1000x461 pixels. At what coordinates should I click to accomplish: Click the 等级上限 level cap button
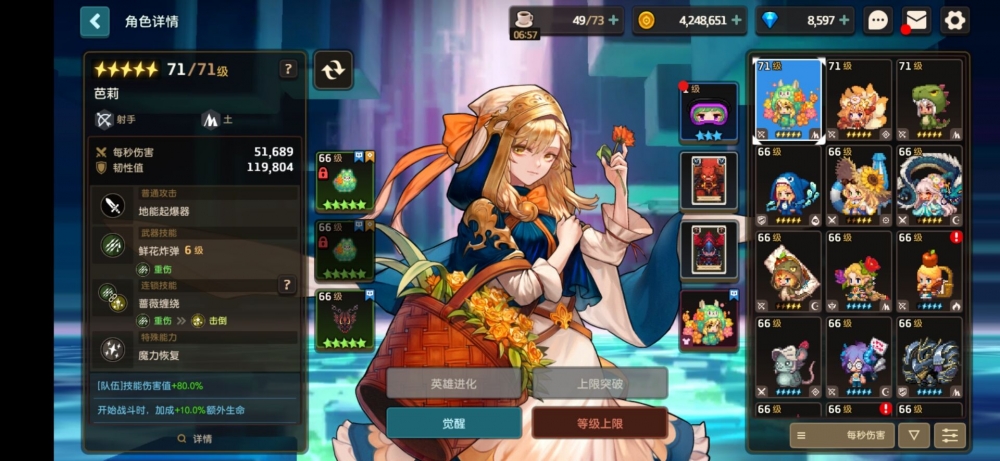599,423
